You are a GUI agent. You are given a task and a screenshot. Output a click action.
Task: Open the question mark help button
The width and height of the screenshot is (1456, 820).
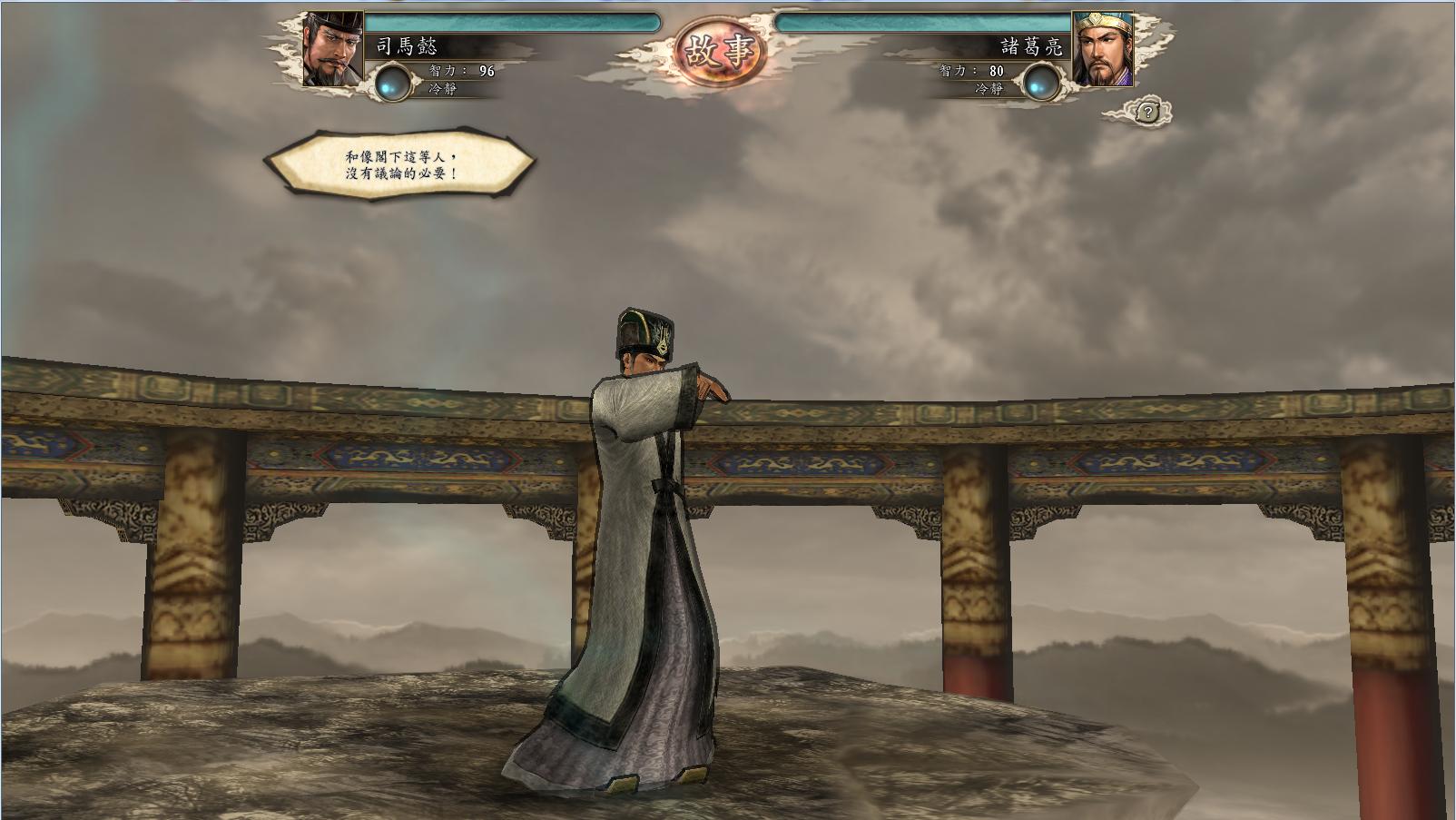pos(1147,113)
